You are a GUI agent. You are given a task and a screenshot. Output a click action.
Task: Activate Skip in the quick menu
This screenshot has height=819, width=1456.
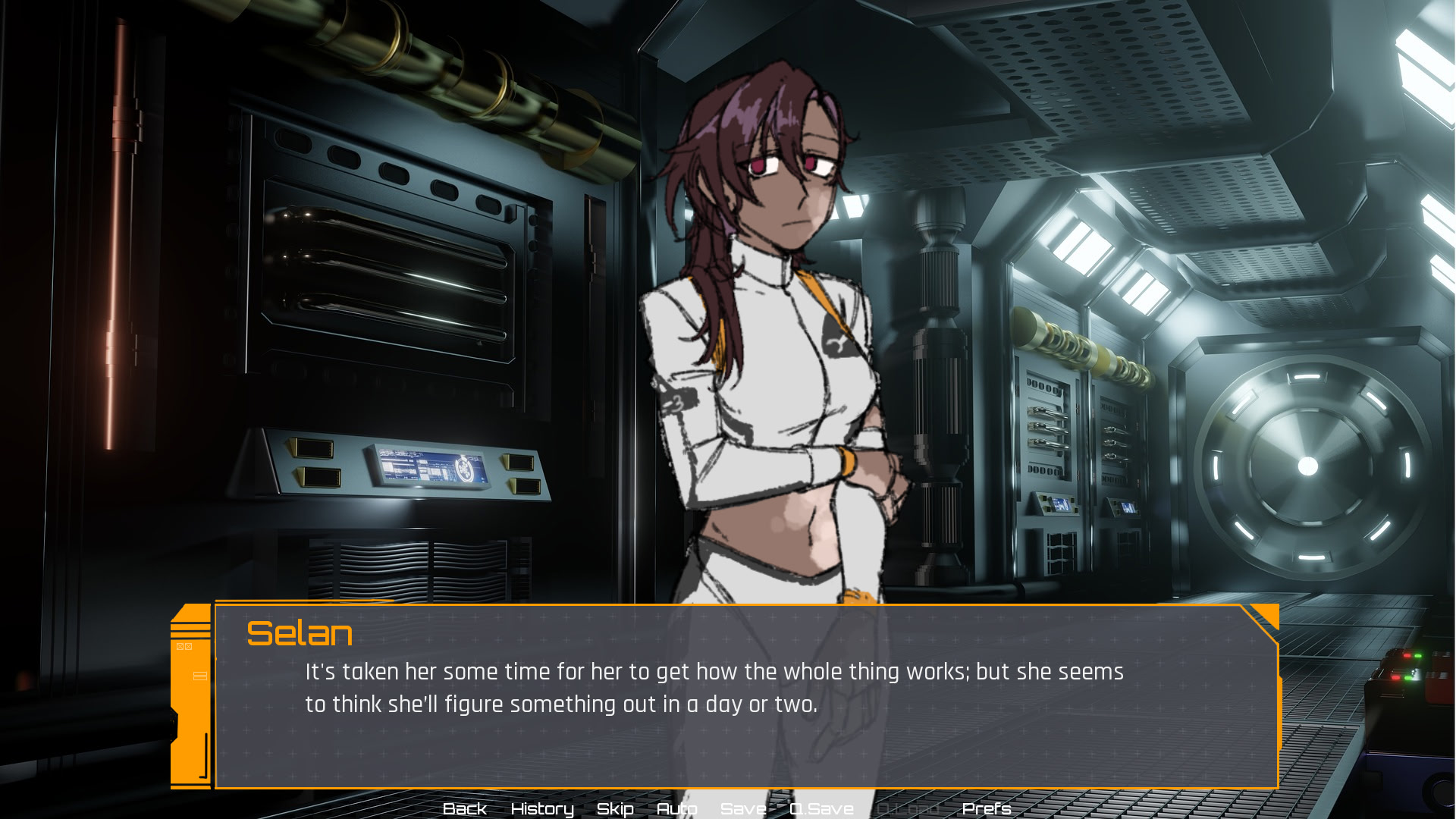[614, 808]
